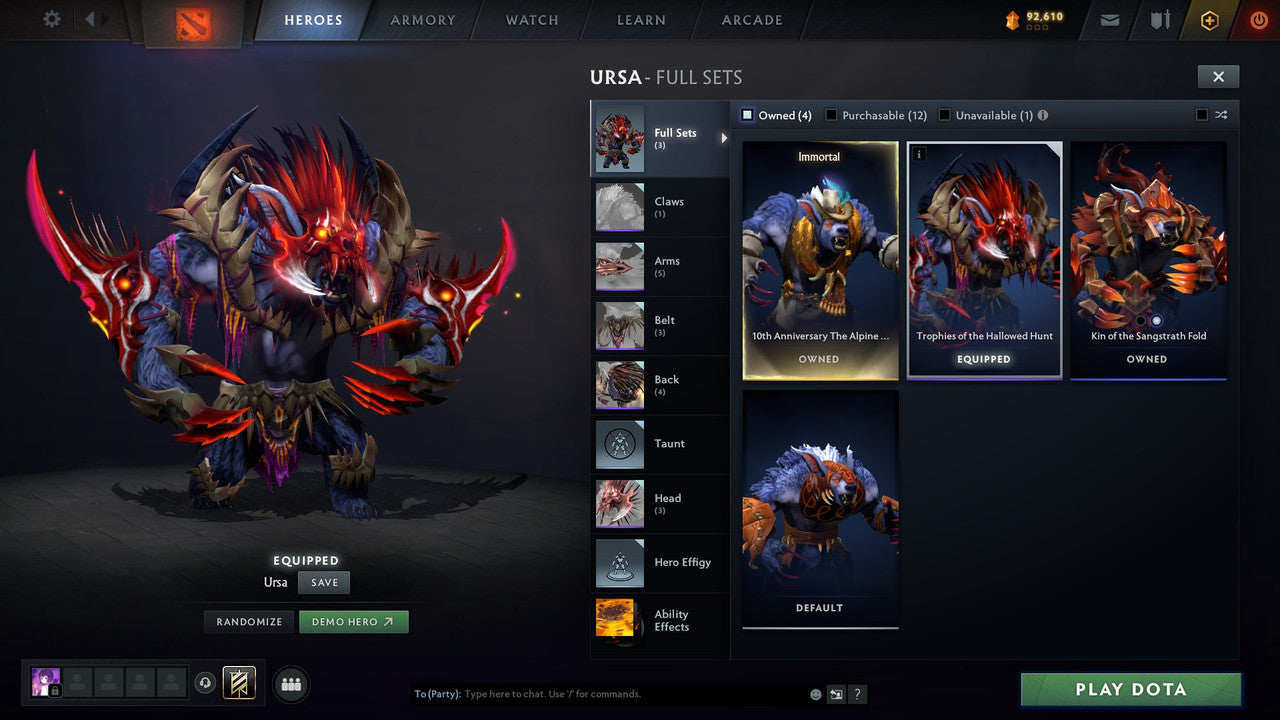Select the 10th Anniversary Alpine set

[x=820, y=260]
